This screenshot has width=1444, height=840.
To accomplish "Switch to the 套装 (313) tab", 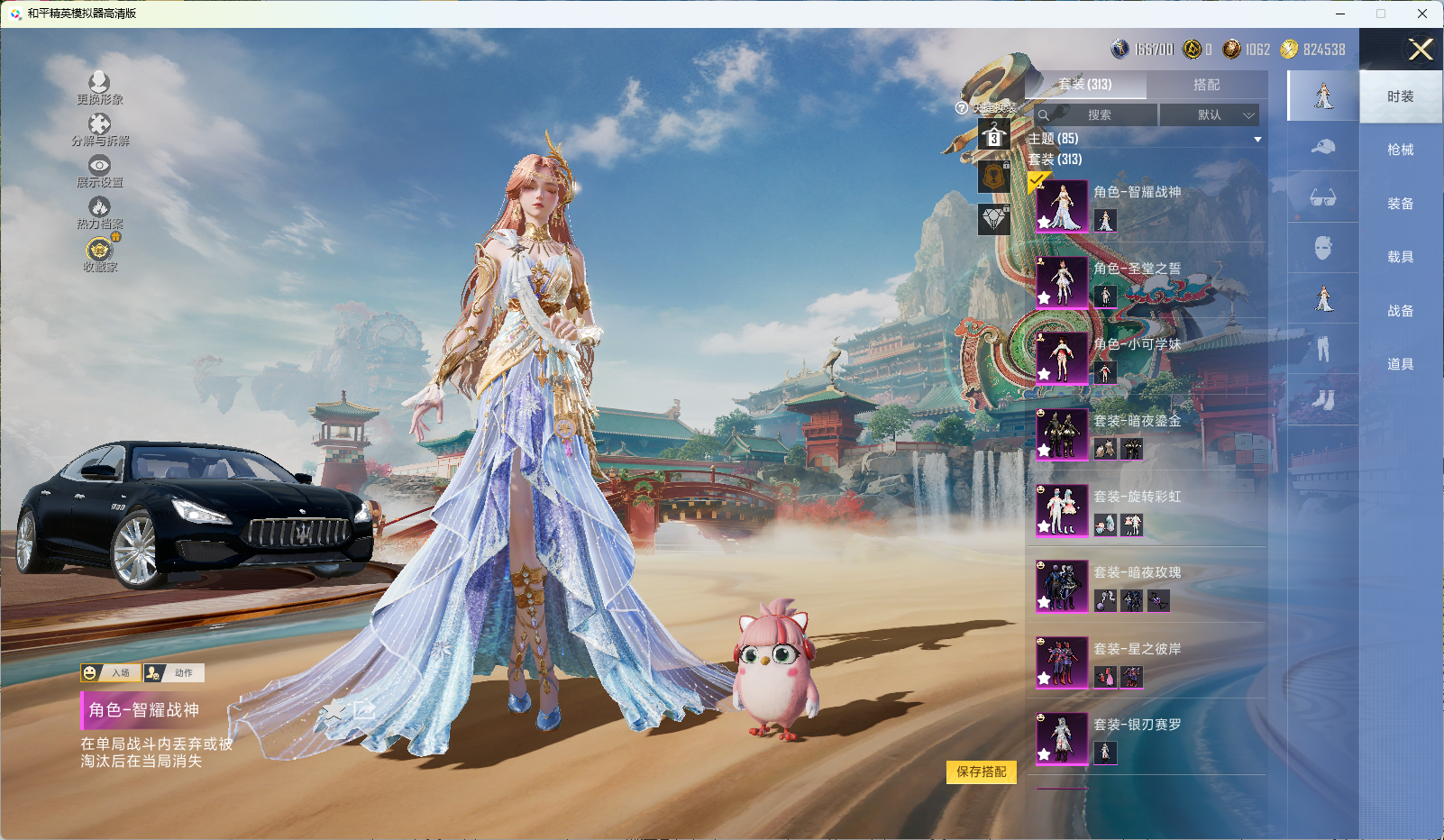I will (x=1085, y=85).
